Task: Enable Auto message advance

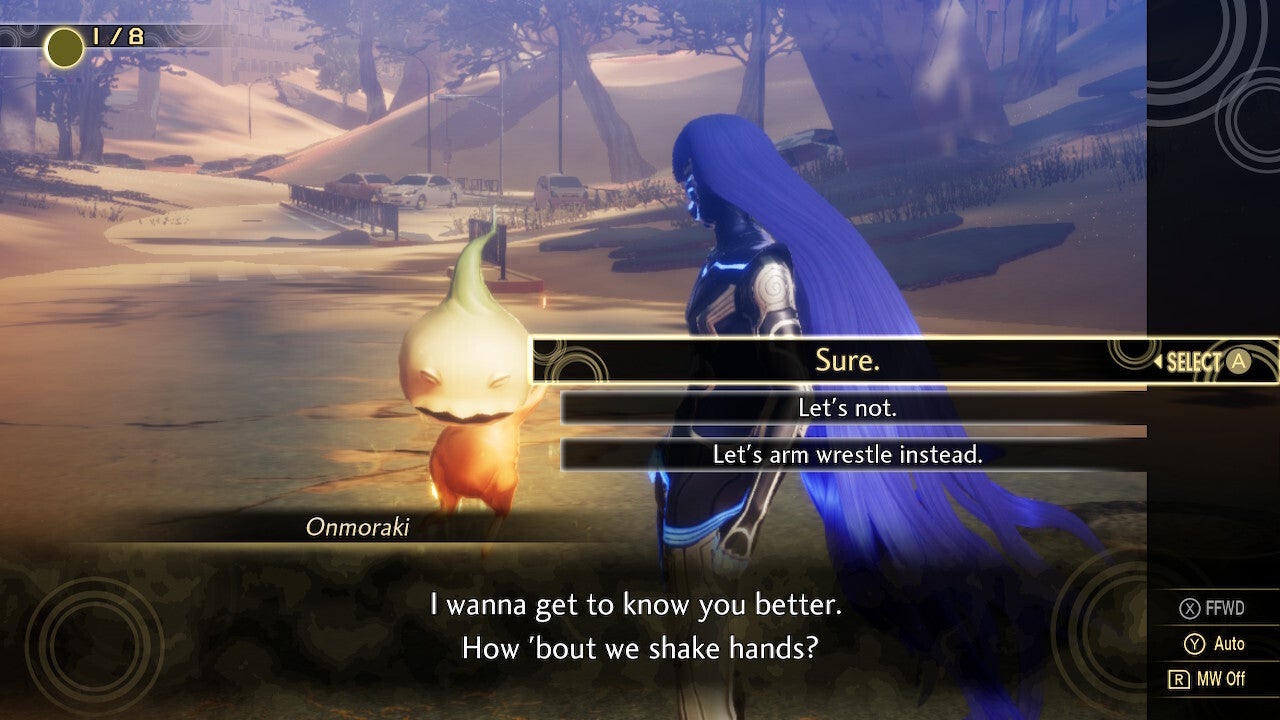Action: [1220, 645]
